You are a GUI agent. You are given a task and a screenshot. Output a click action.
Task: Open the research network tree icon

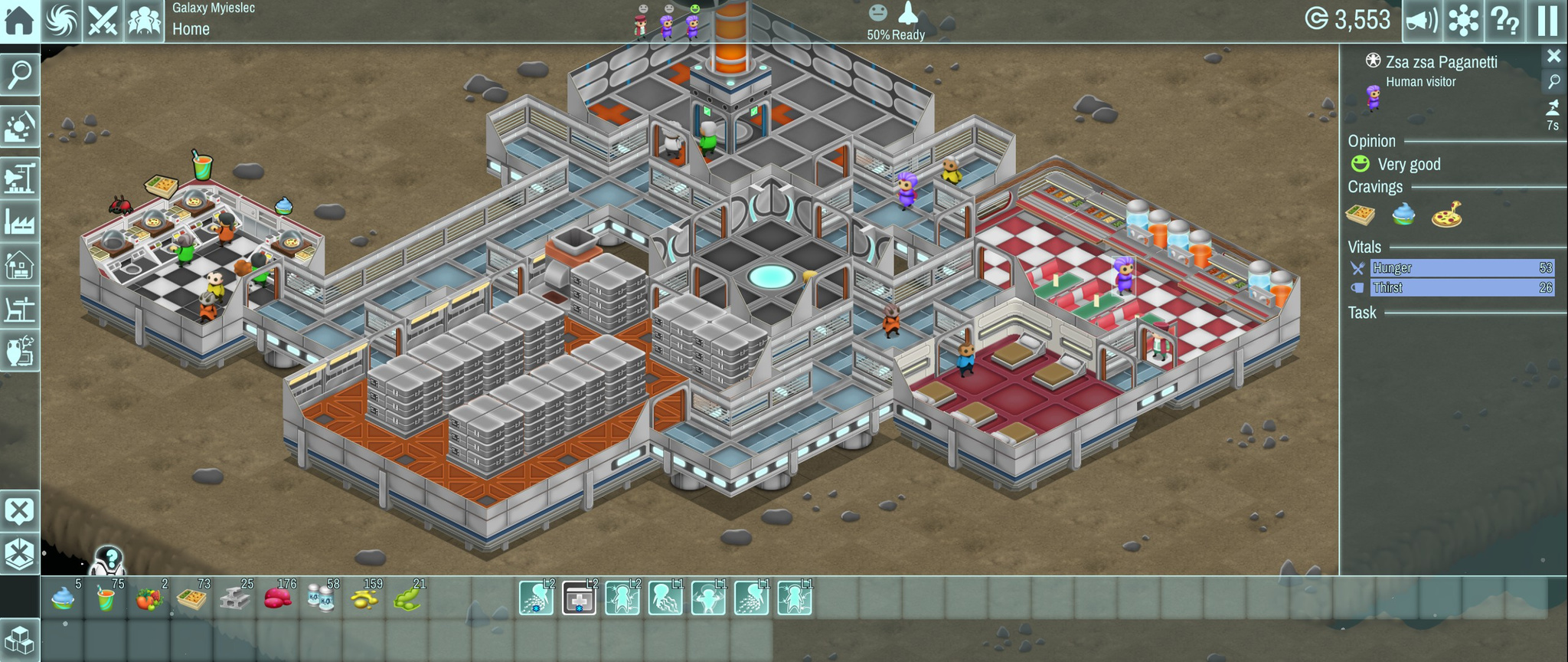point(1463,21)
